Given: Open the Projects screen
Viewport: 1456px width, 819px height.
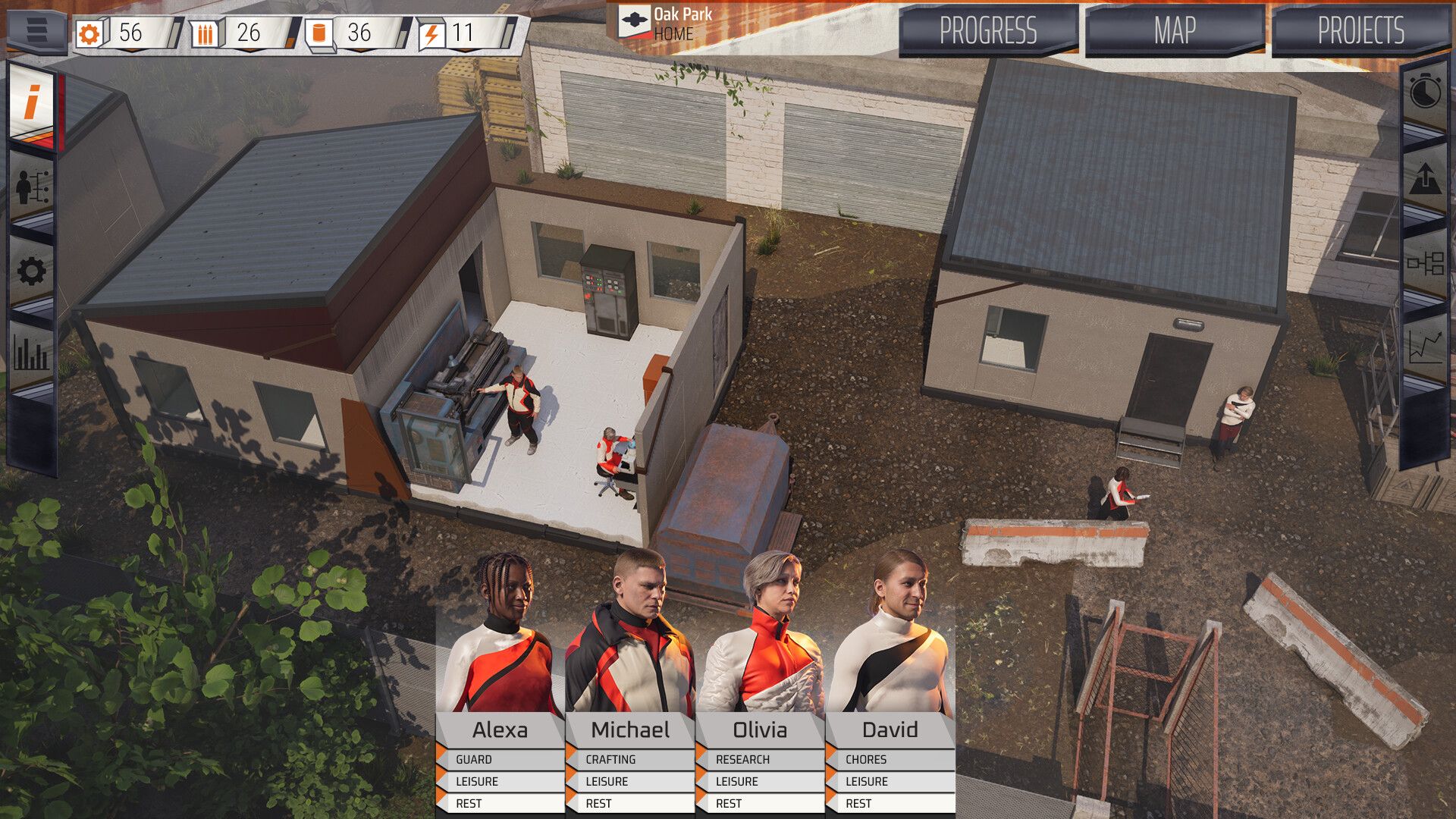Looking at the screenshot, I should [x=1360, y=31].
